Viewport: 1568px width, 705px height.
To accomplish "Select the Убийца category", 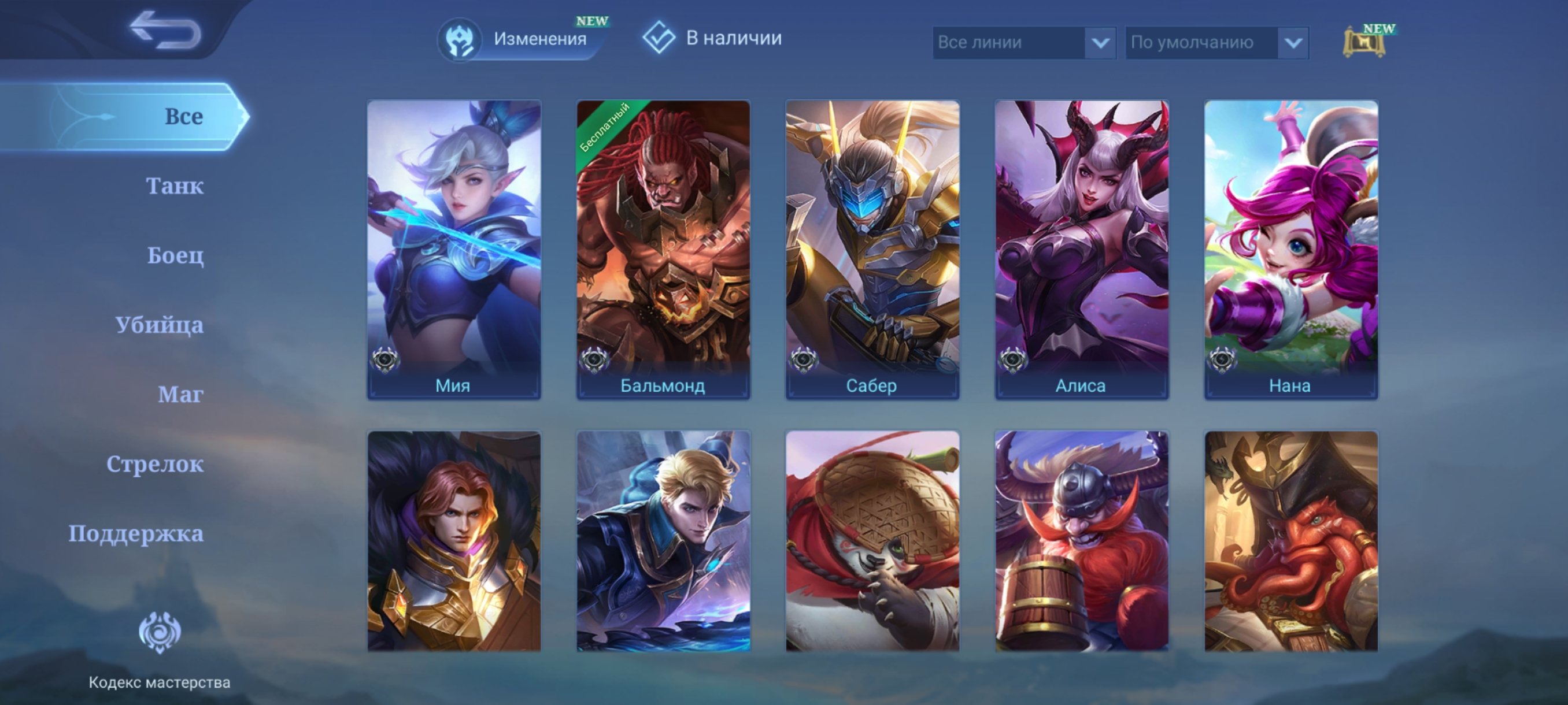I will (160, 325).
